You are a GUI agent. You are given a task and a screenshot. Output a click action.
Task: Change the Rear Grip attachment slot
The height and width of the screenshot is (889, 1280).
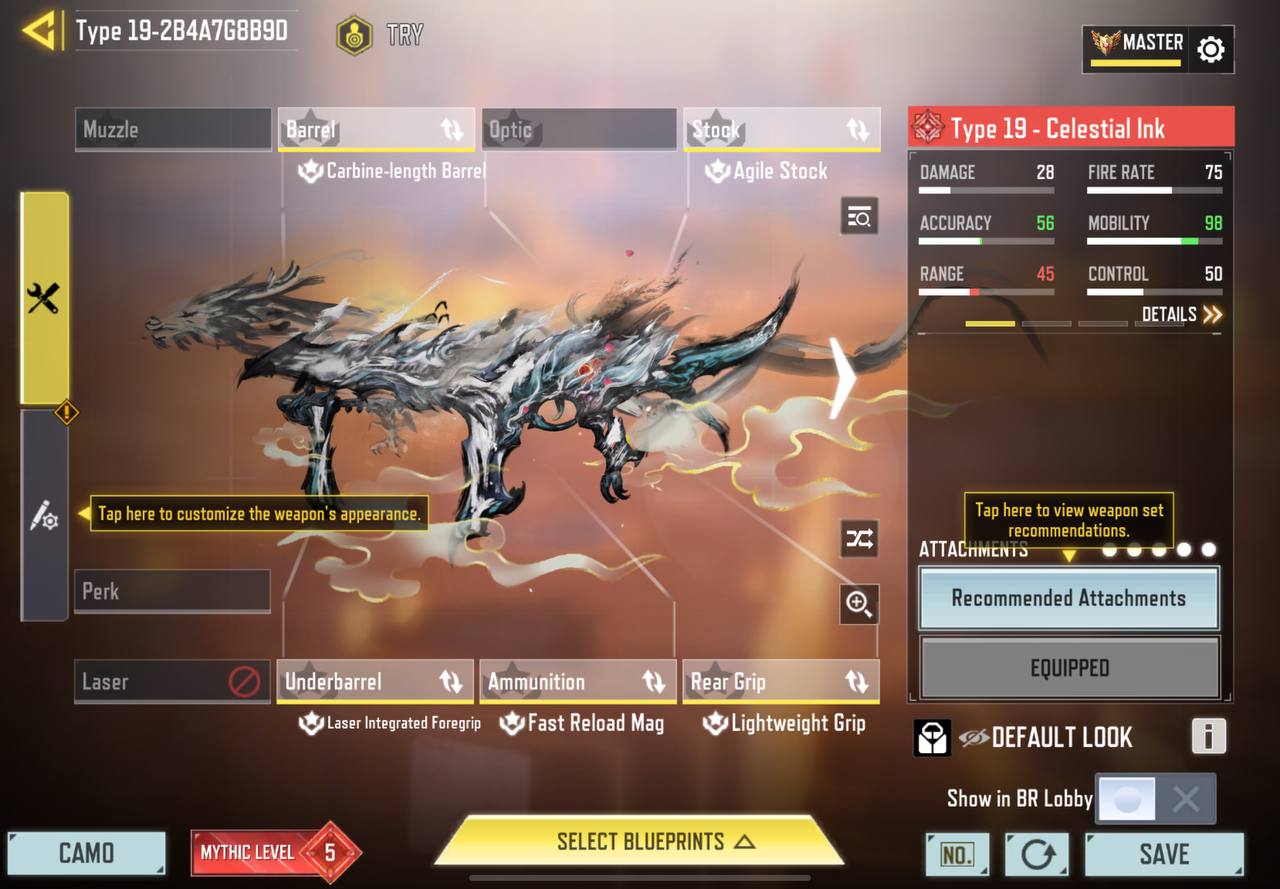point(781,682)
